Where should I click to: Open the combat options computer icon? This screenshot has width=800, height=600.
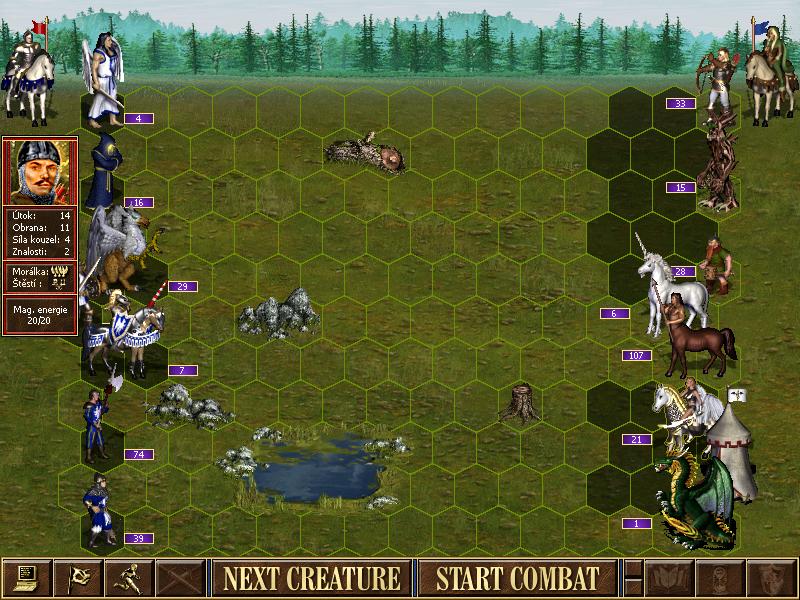pos(27,578)
